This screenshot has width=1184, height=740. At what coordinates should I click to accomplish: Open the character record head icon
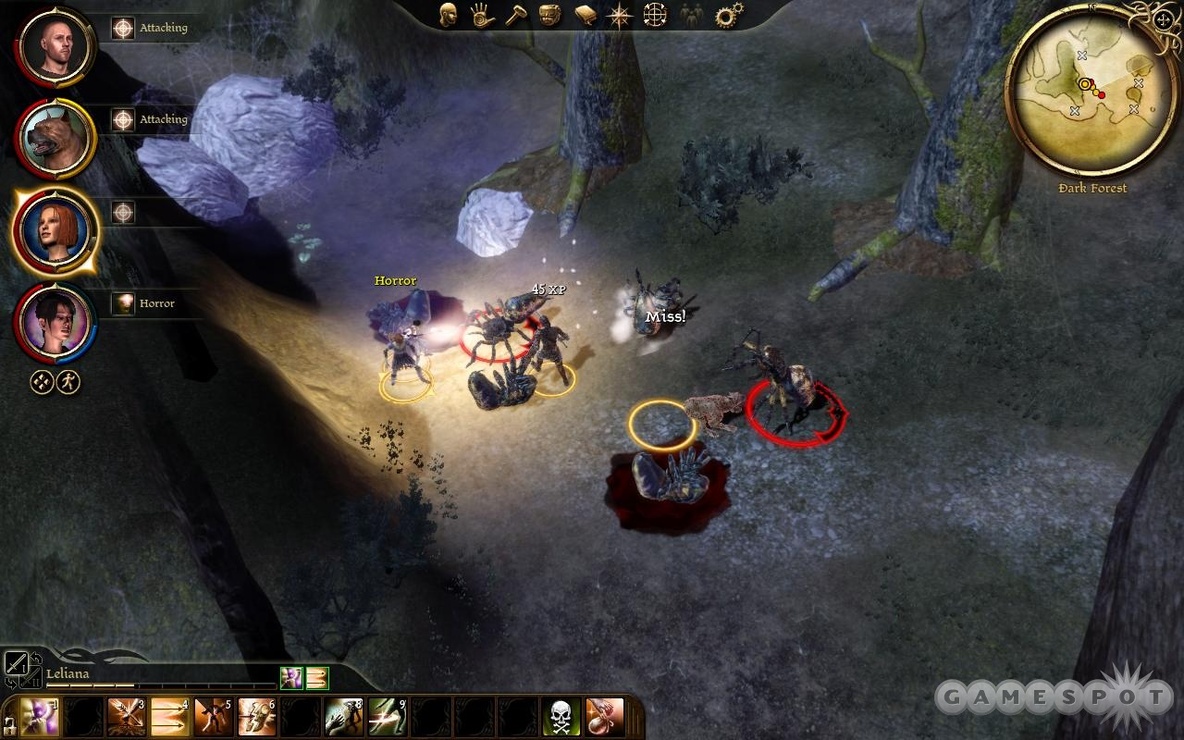449,15
